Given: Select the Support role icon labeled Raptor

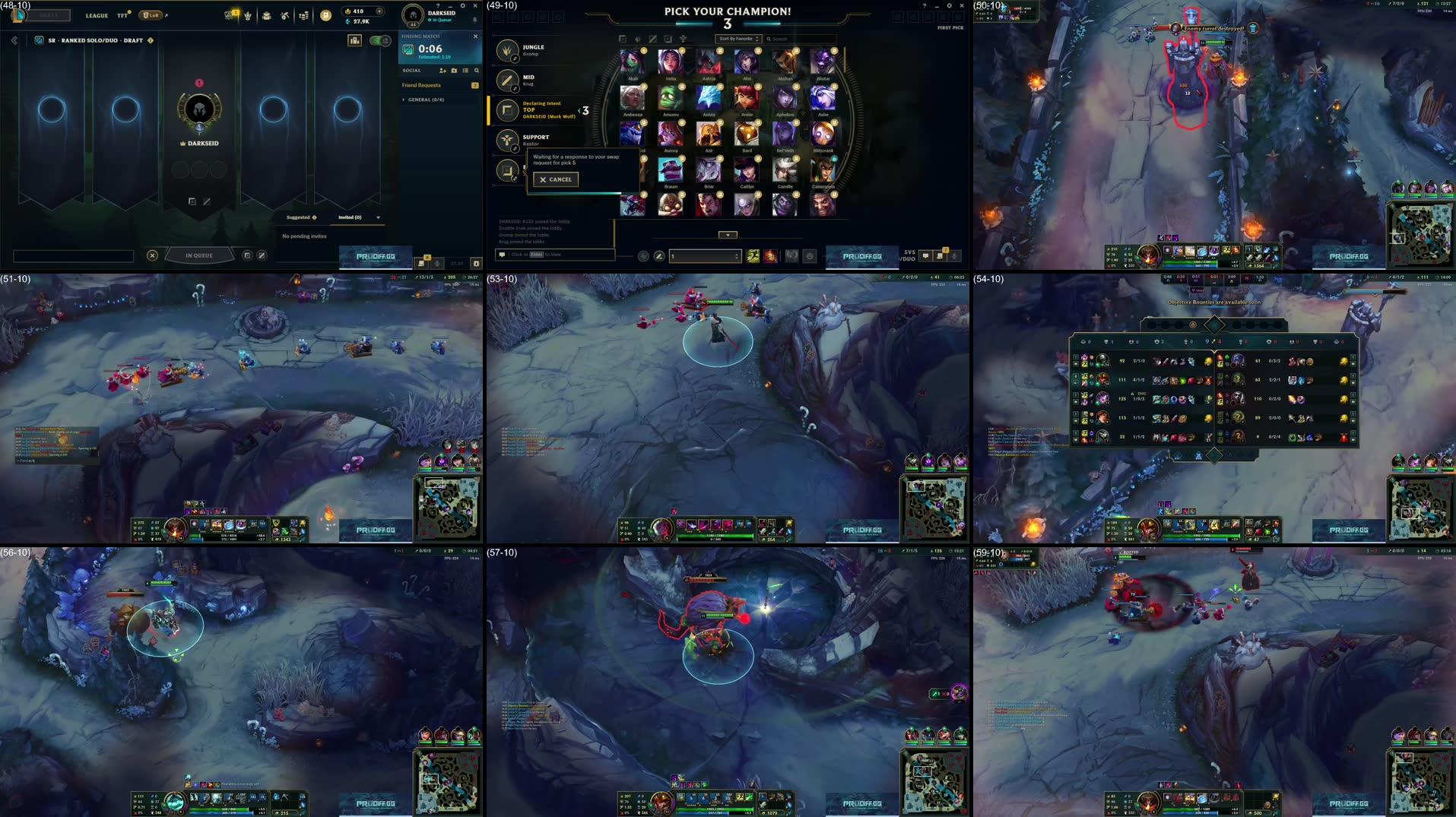Looking at the screenshot, I should (508, 140).
